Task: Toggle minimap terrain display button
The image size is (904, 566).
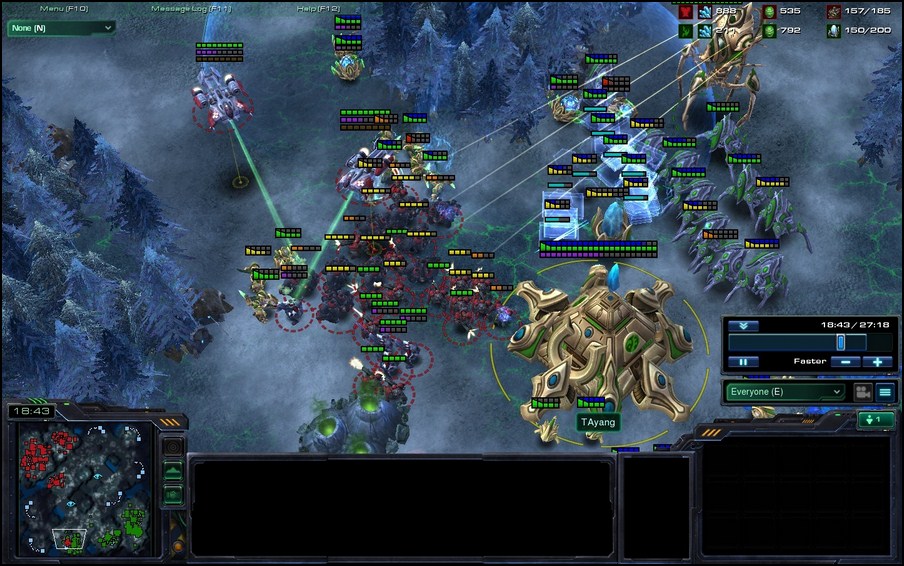Action: pyautogui.click(x=172, y=471)
